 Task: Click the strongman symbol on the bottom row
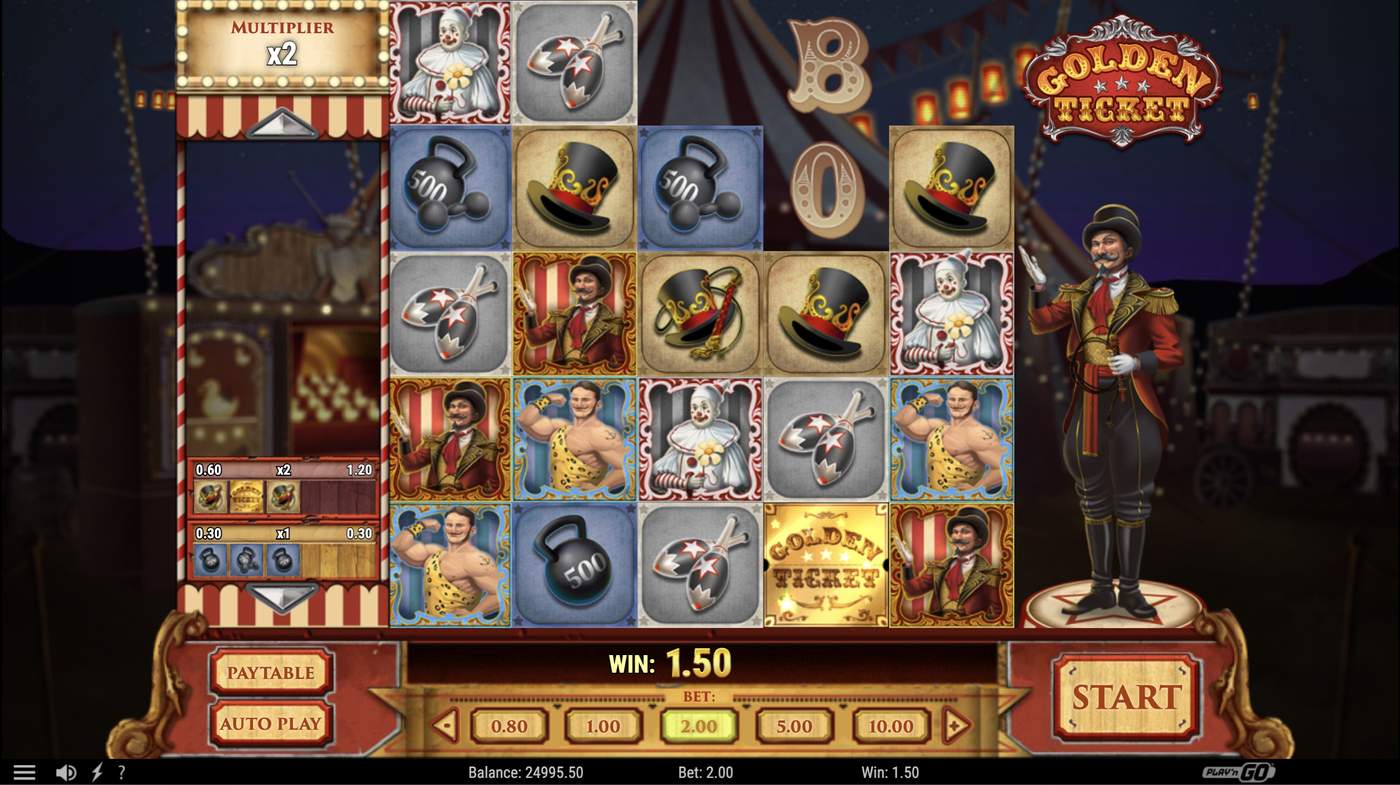coord(450,565)
